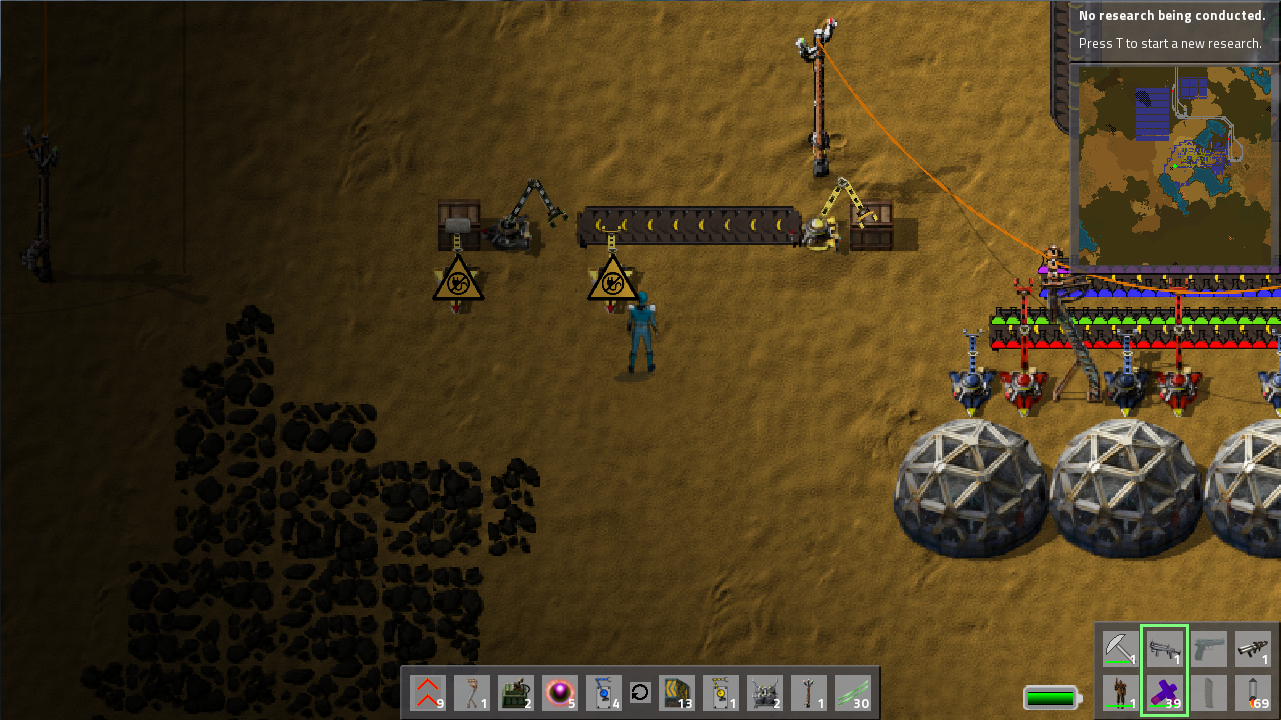Select the red chevron item slot
1281x720 pixels.
(427, 693)
